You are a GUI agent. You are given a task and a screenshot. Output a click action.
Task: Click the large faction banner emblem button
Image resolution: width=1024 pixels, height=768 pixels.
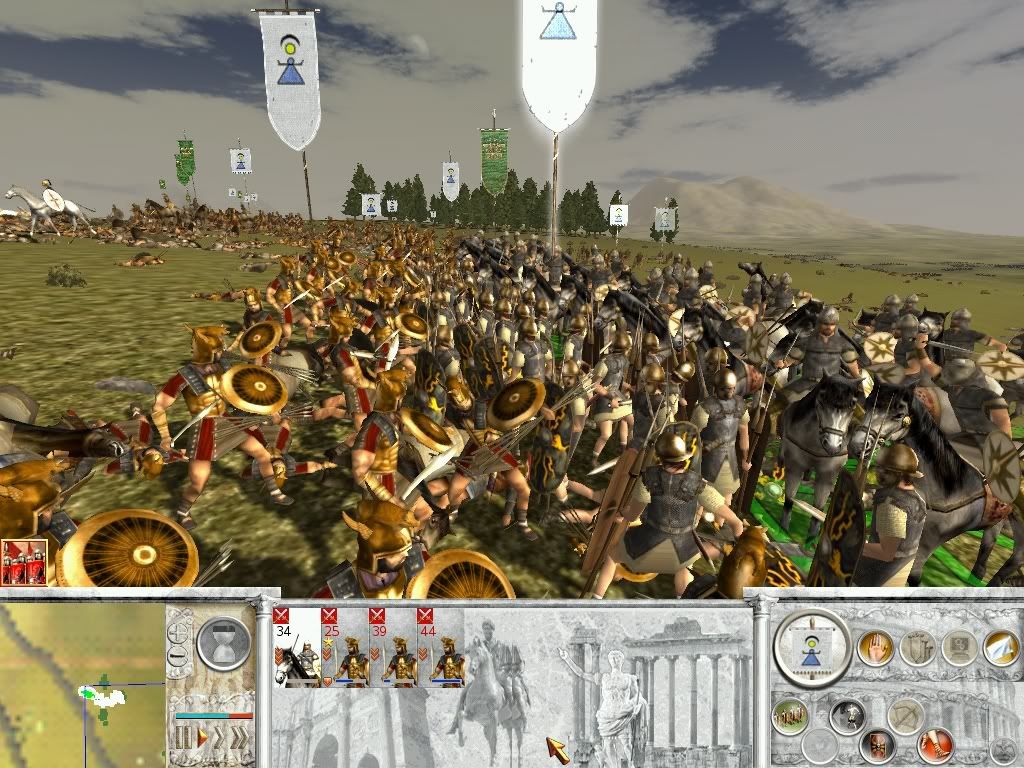coord(812,648)
